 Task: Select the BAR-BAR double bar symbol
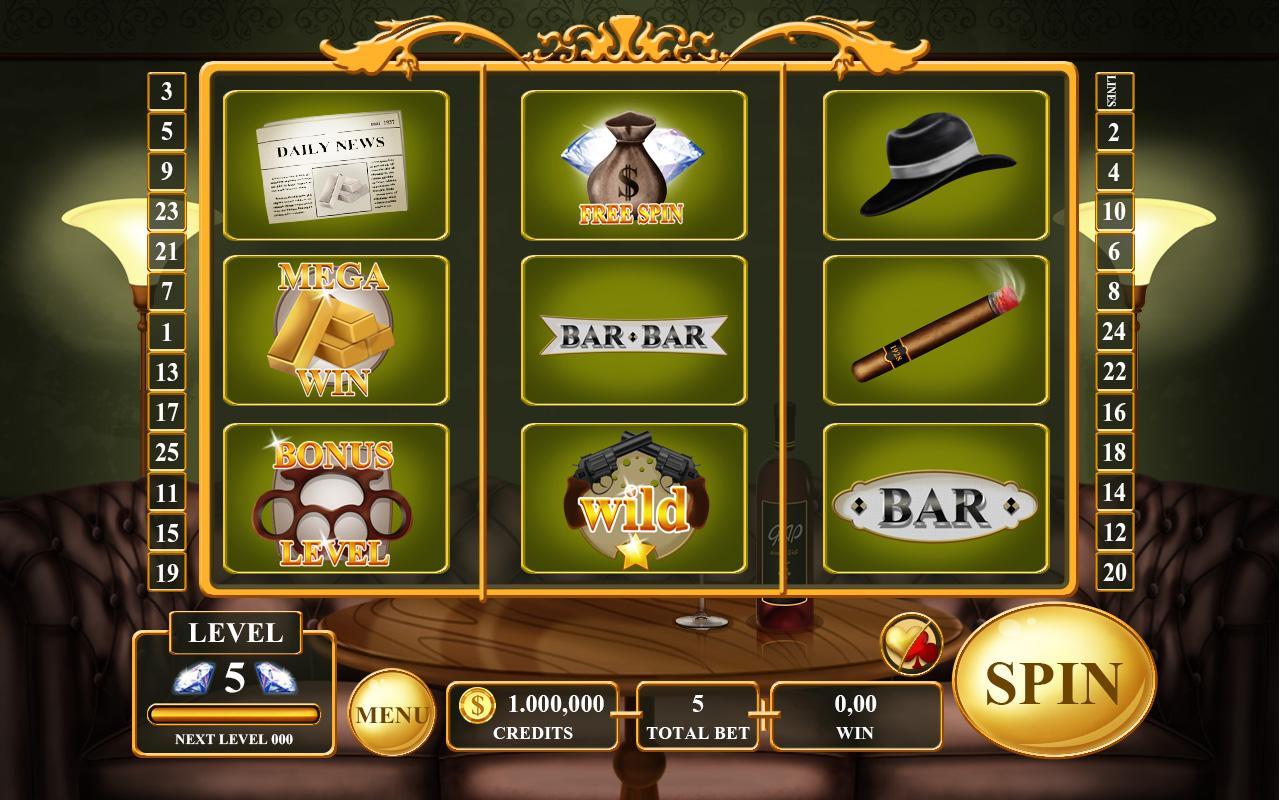pyautogui.click(x=632, y=331)
